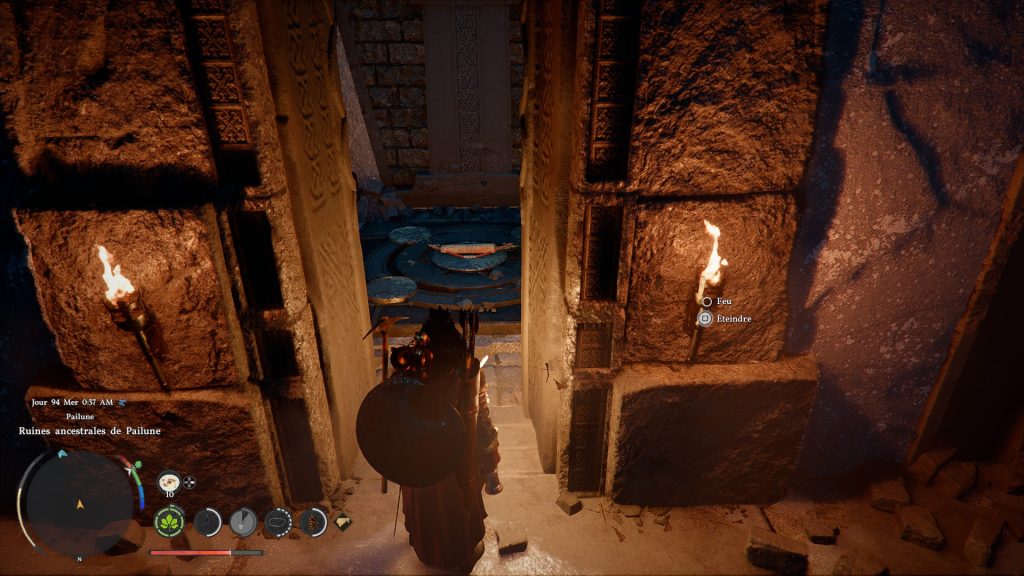Activate the green leaf status icon
This screenshot has height=576, width=1024.
click(x=169, y=521)
